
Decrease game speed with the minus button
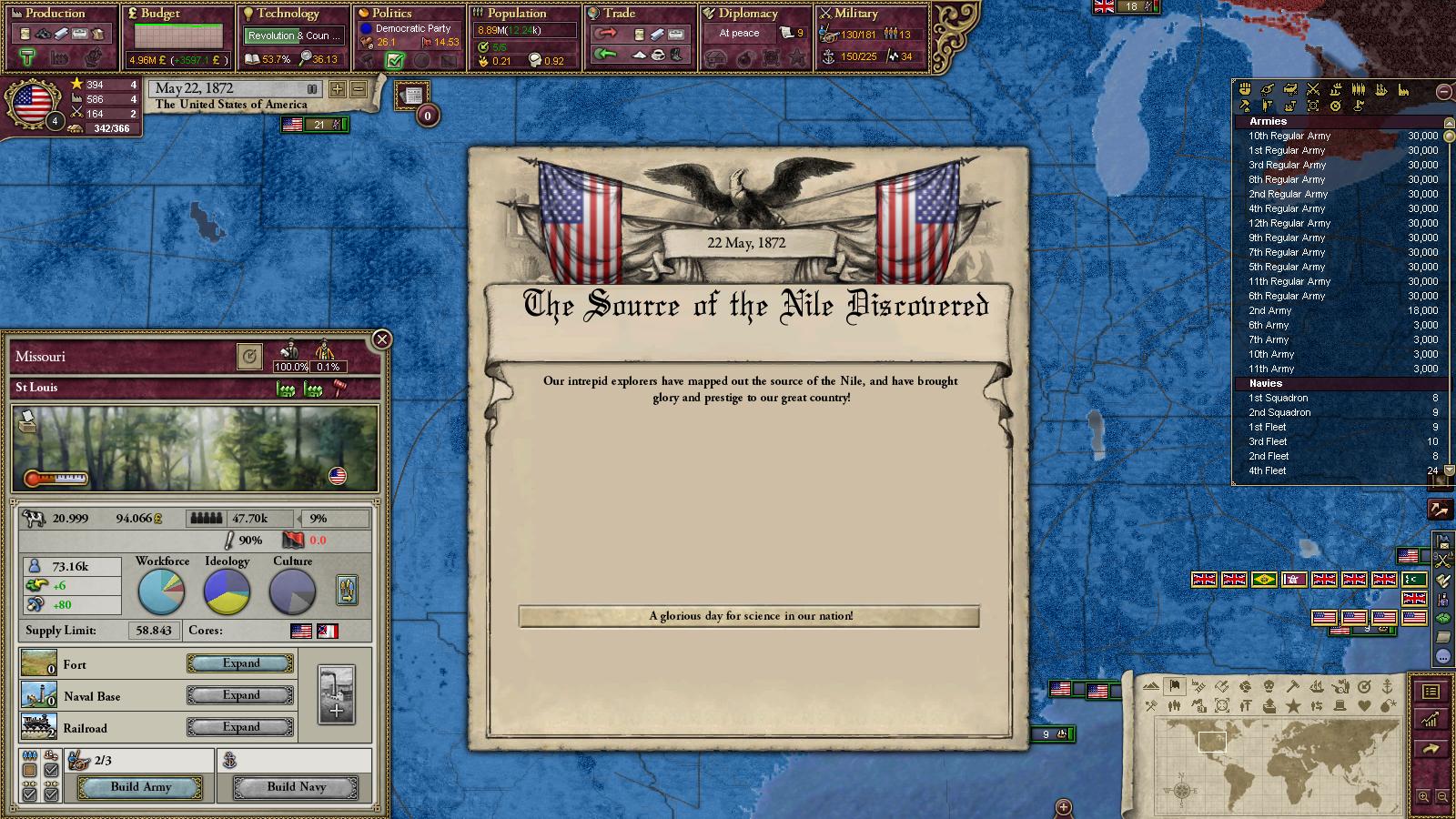[x=359, y=89]
